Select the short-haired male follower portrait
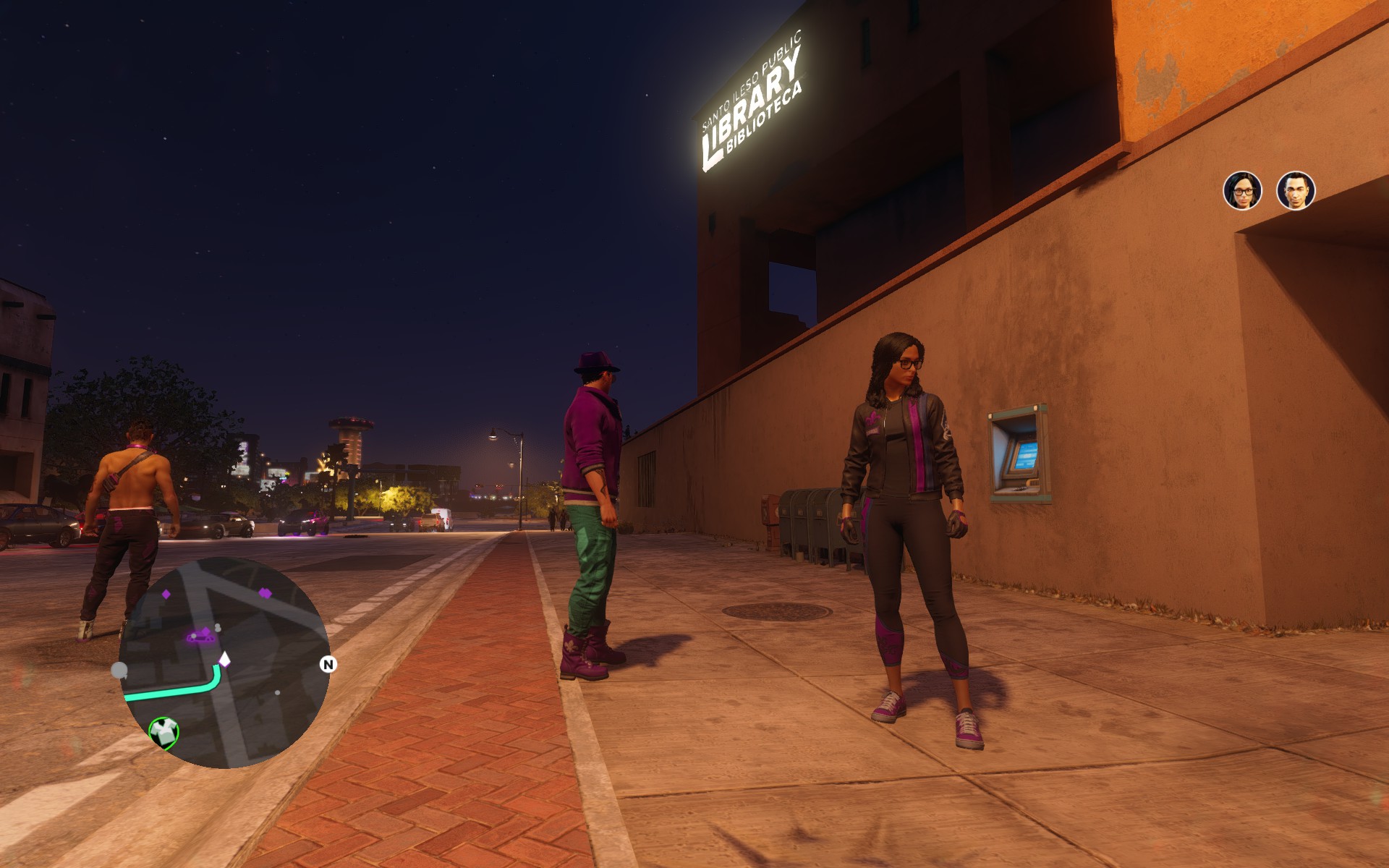Screen dimensions: 1389x868 pos(1295,190)
